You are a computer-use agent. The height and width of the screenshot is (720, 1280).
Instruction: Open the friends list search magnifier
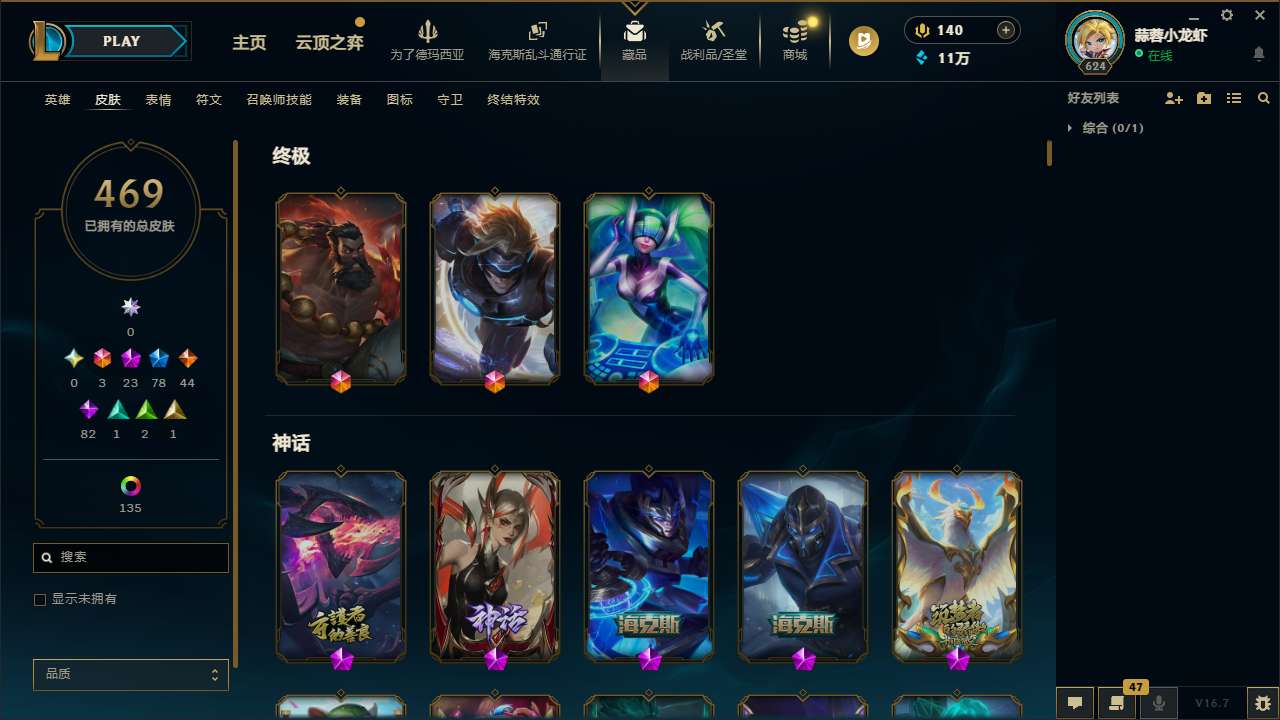point(1264,98)
